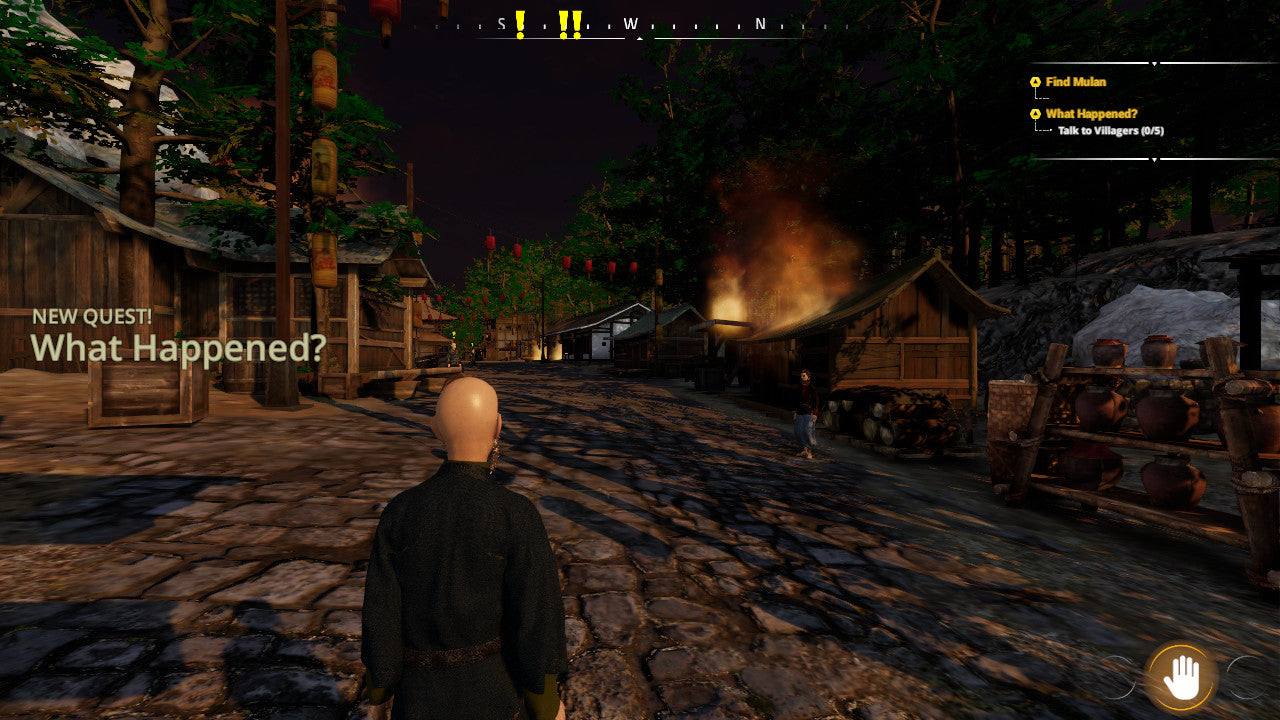Screen dimensions: 1280x720
Task: Click the Talk to Villagers objective
Action: tap(1110, 131)
